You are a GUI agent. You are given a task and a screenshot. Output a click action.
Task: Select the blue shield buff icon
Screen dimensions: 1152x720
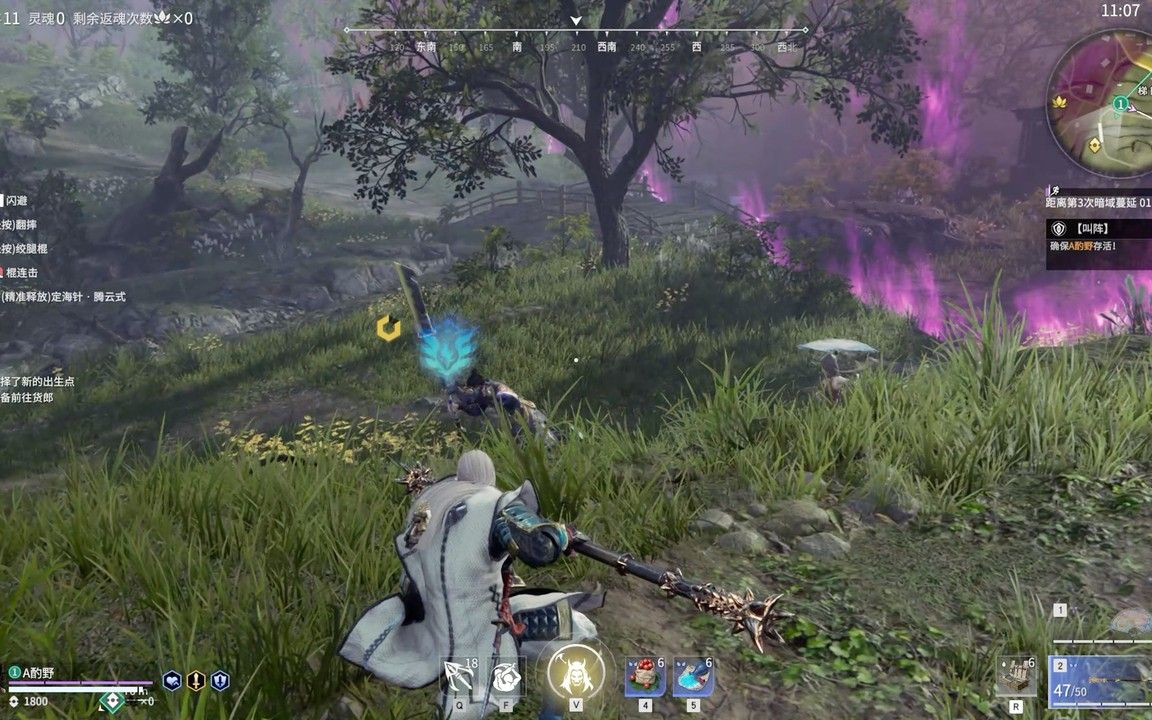(x=220, y=680)
